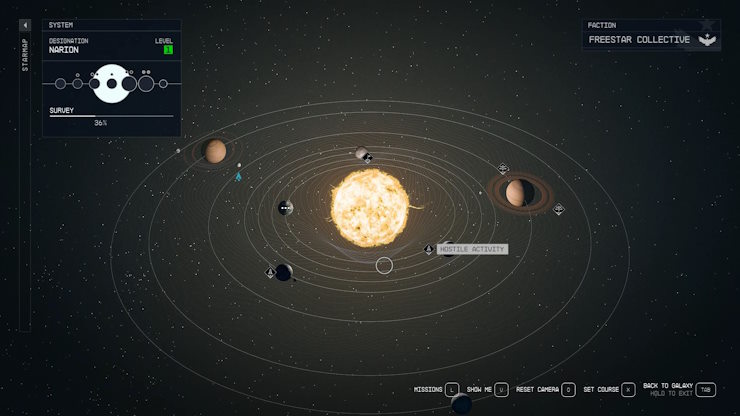
Task: Go Back to Galaxy view
Action: tap(705, 389)
